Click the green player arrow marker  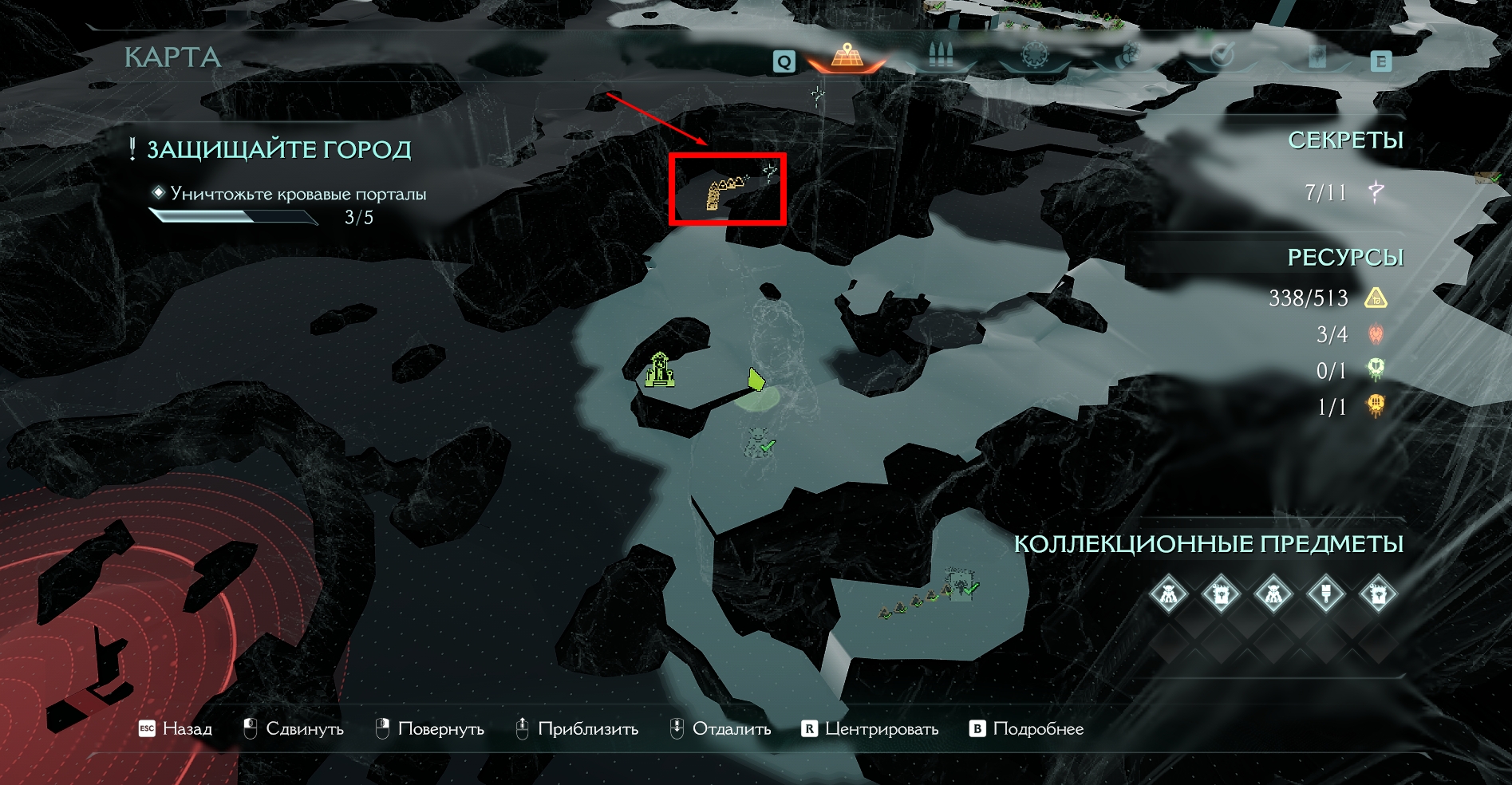(756, 380)
